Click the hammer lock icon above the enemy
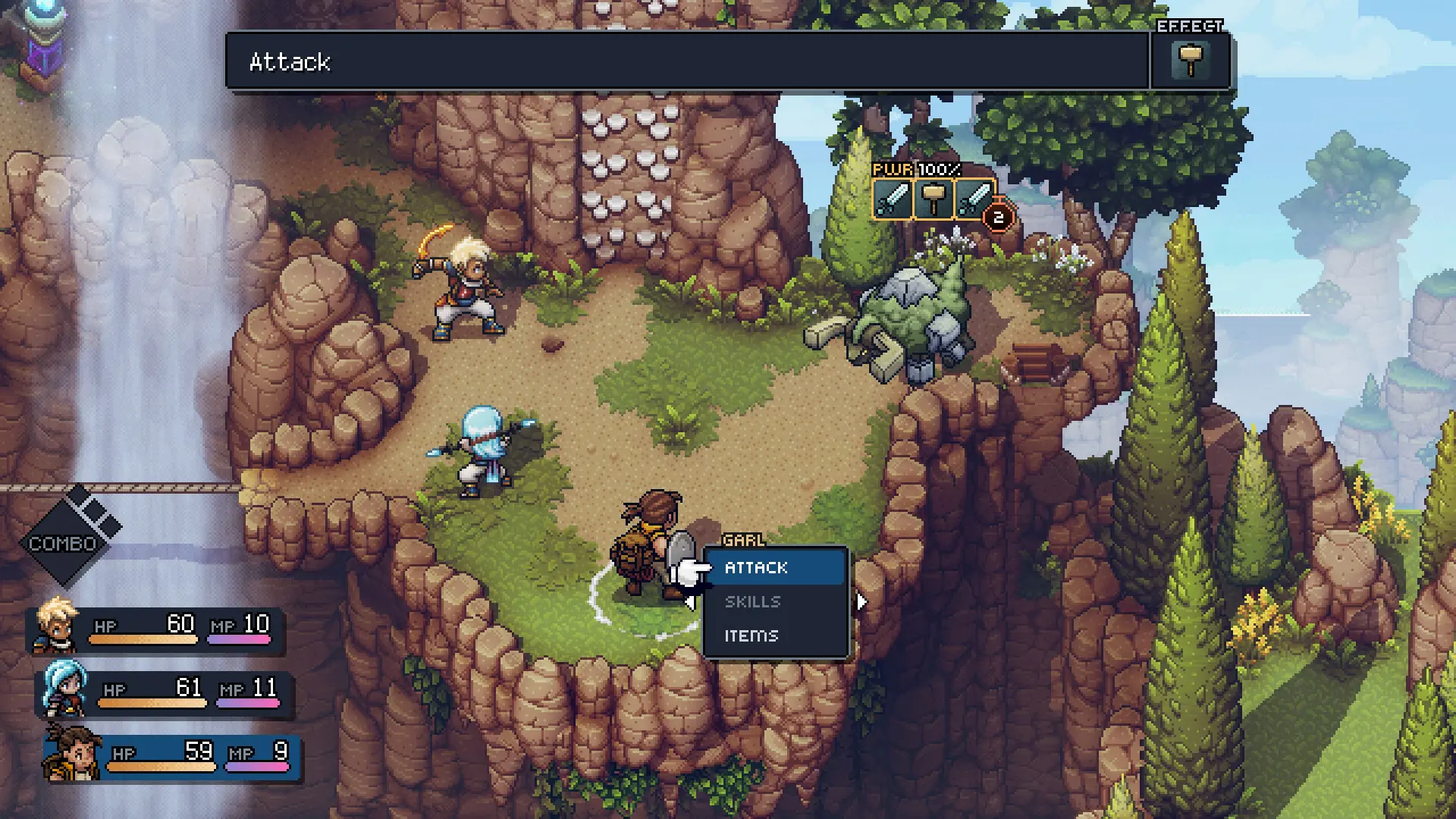 click(933, 197)
